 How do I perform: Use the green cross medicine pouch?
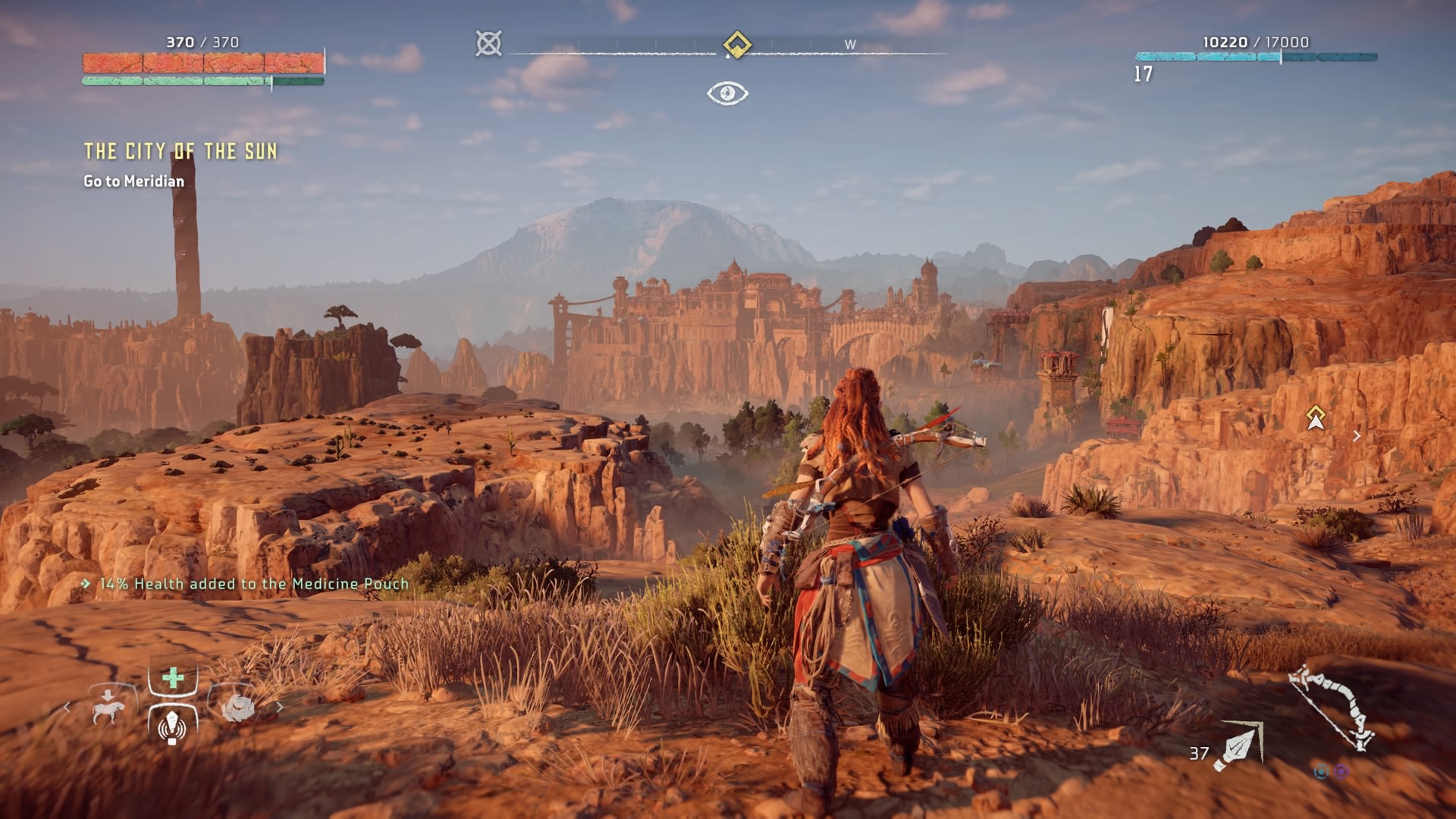pos(173,678)
